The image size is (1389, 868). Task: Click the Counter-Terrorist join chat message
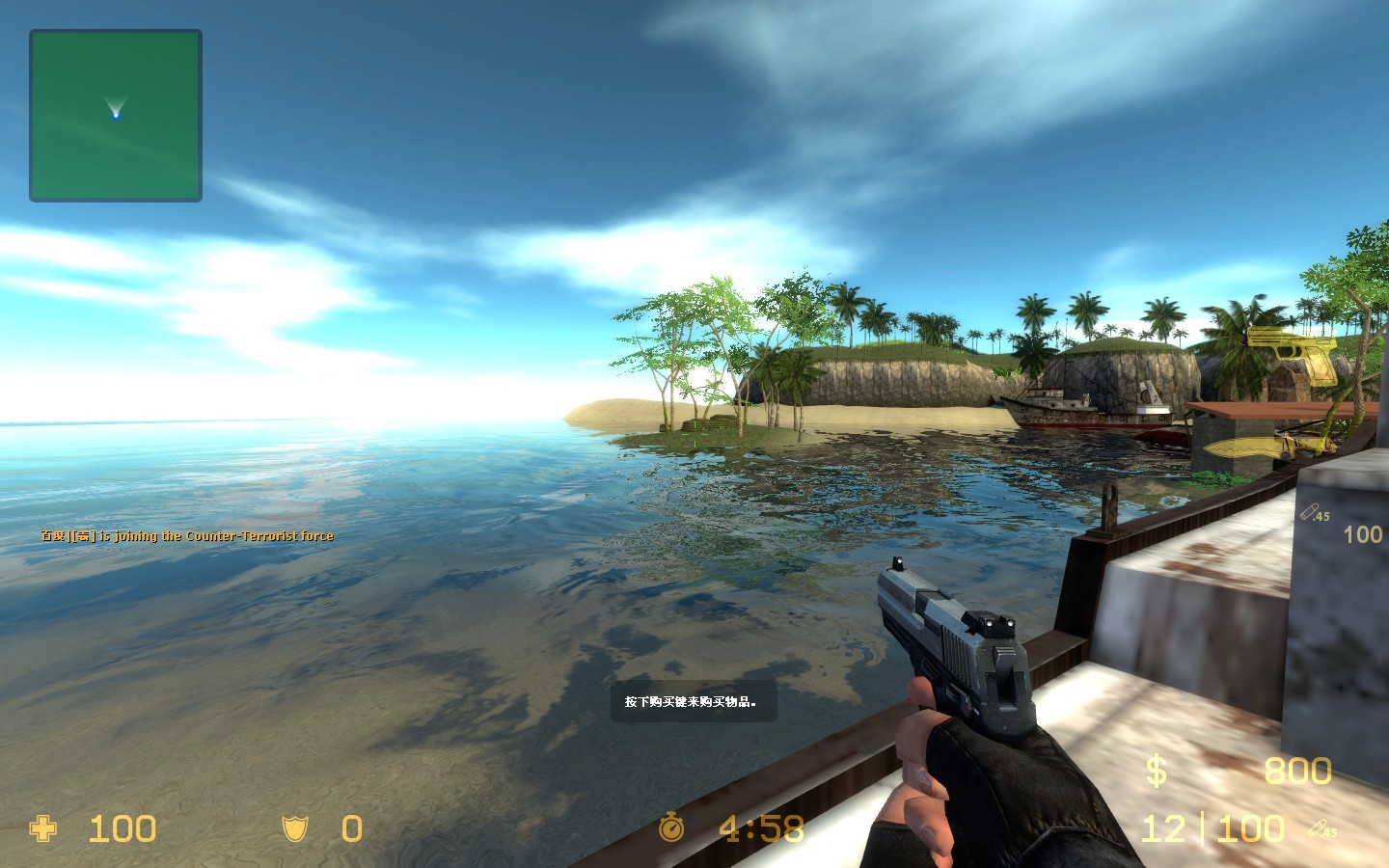(x=185, y=535)
